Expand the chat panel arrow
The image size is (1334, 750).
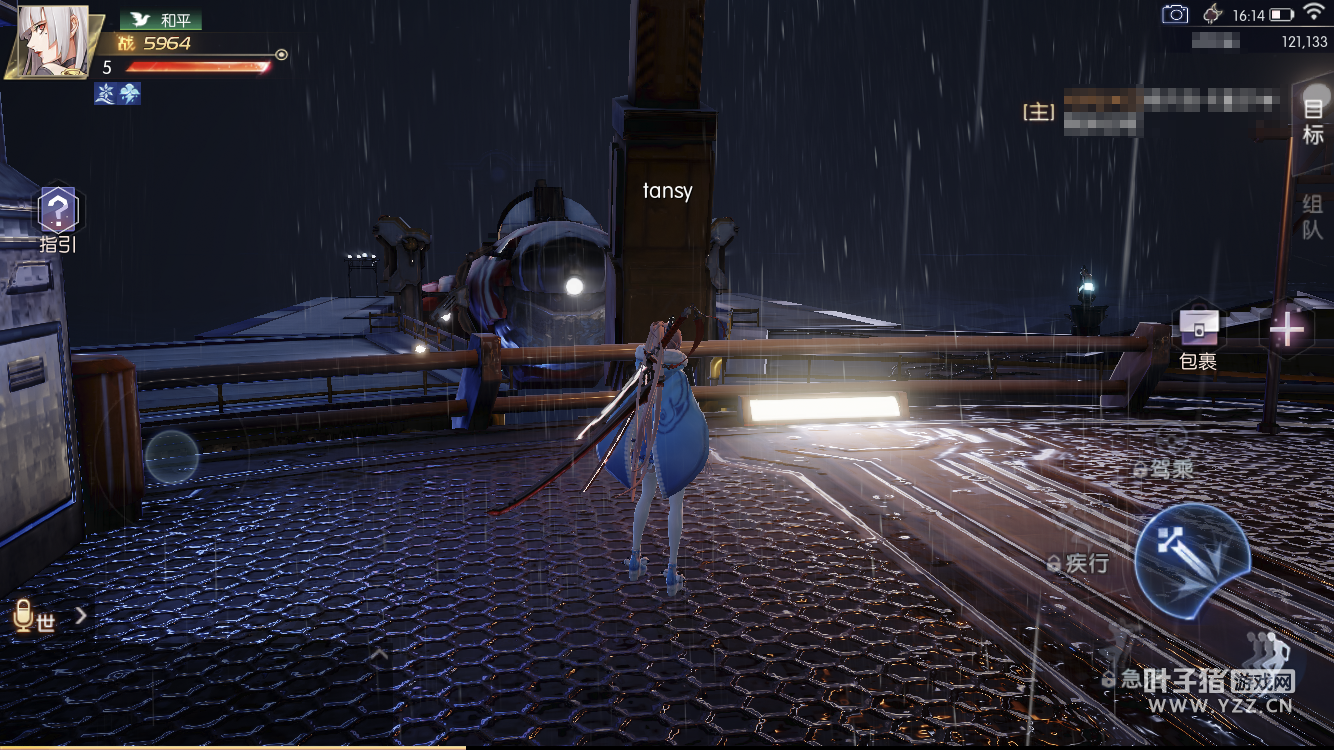pyautogui.click(x=81, y=616)
